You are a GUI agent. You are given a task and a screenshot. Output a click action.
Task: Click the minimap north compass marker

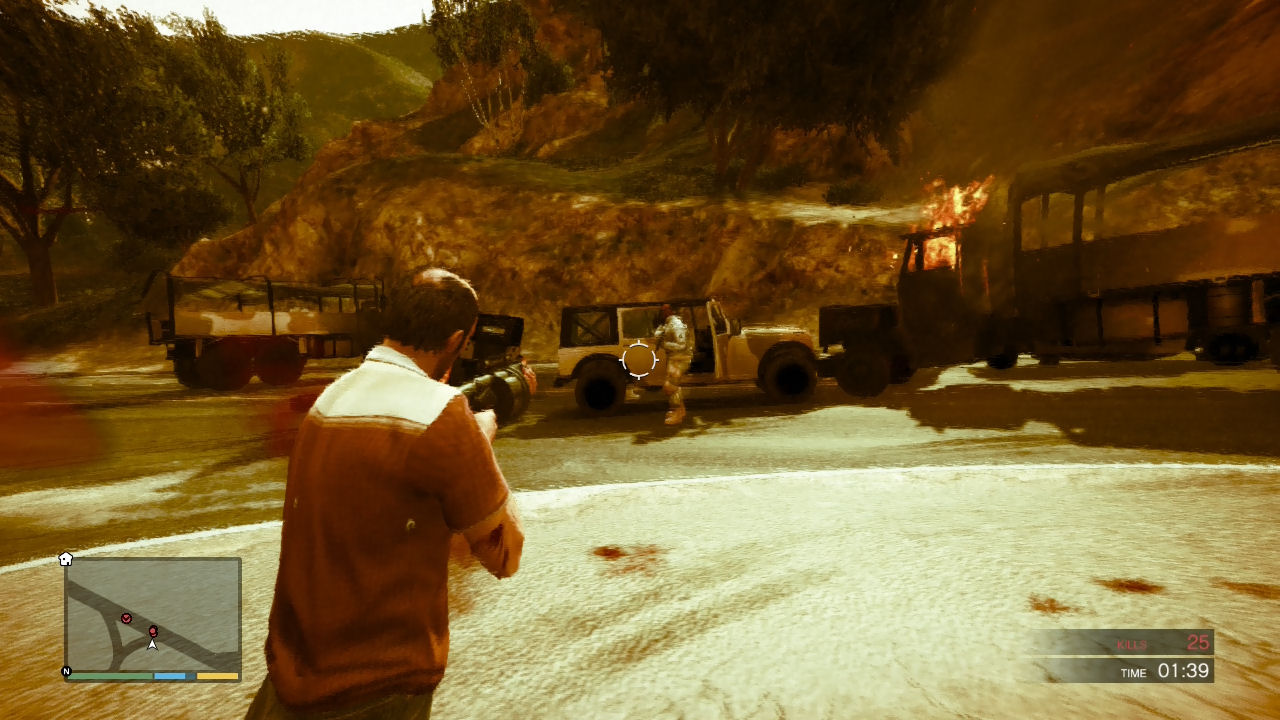(67, 672)
